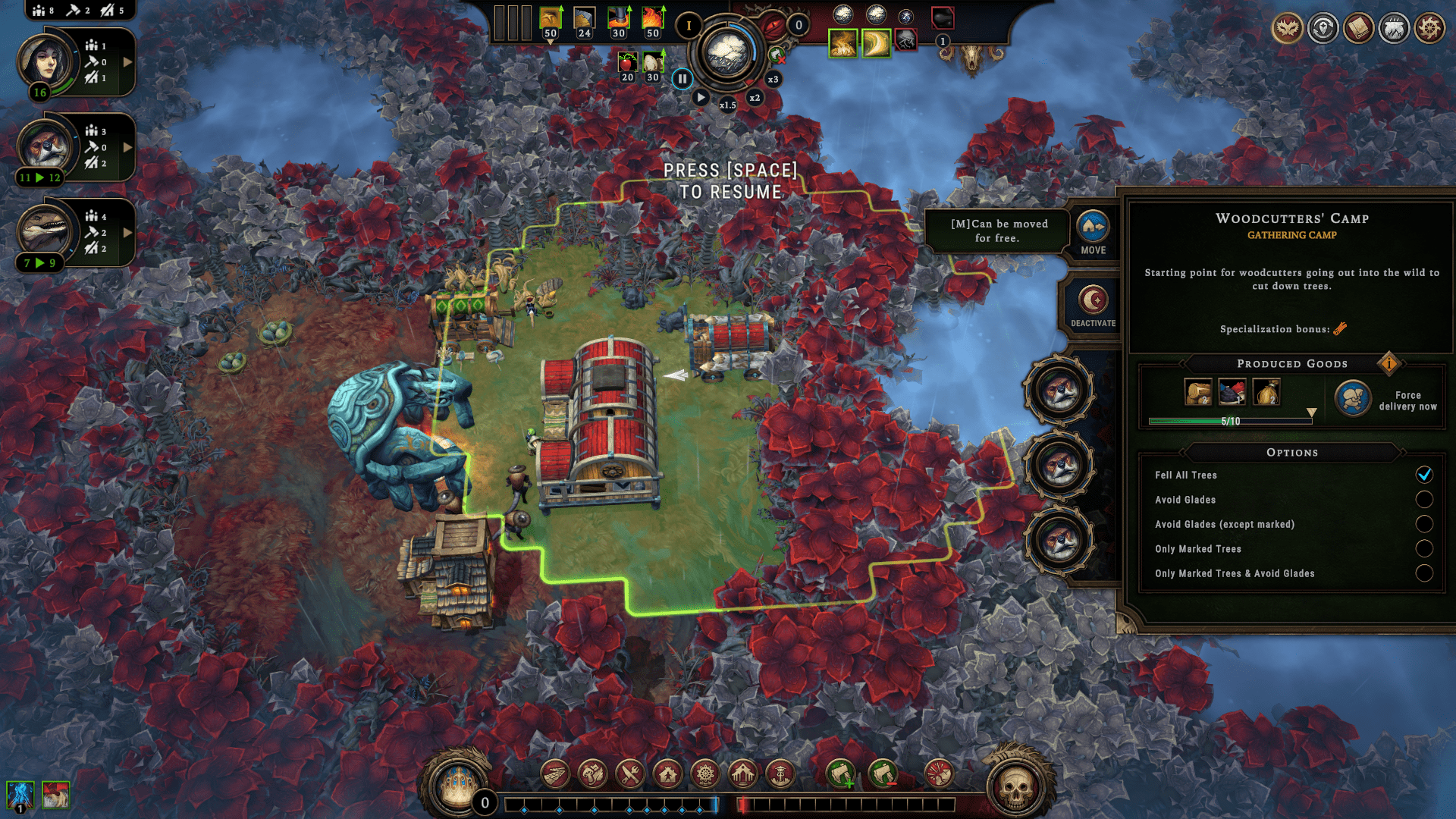Viewport: 1456px width, 819px height.
Task: Toggle the Fell All Trees checkmark
Action: pos(1423,475)
